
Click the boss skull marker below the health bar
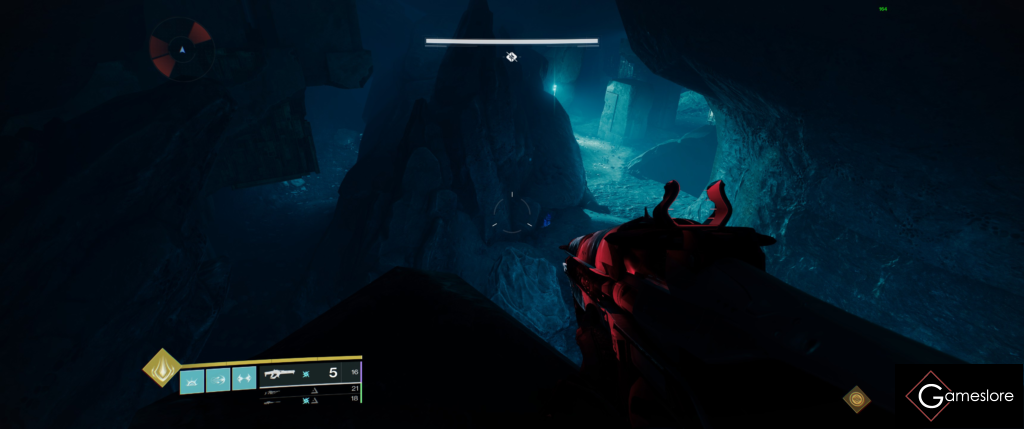coord(511,57)
